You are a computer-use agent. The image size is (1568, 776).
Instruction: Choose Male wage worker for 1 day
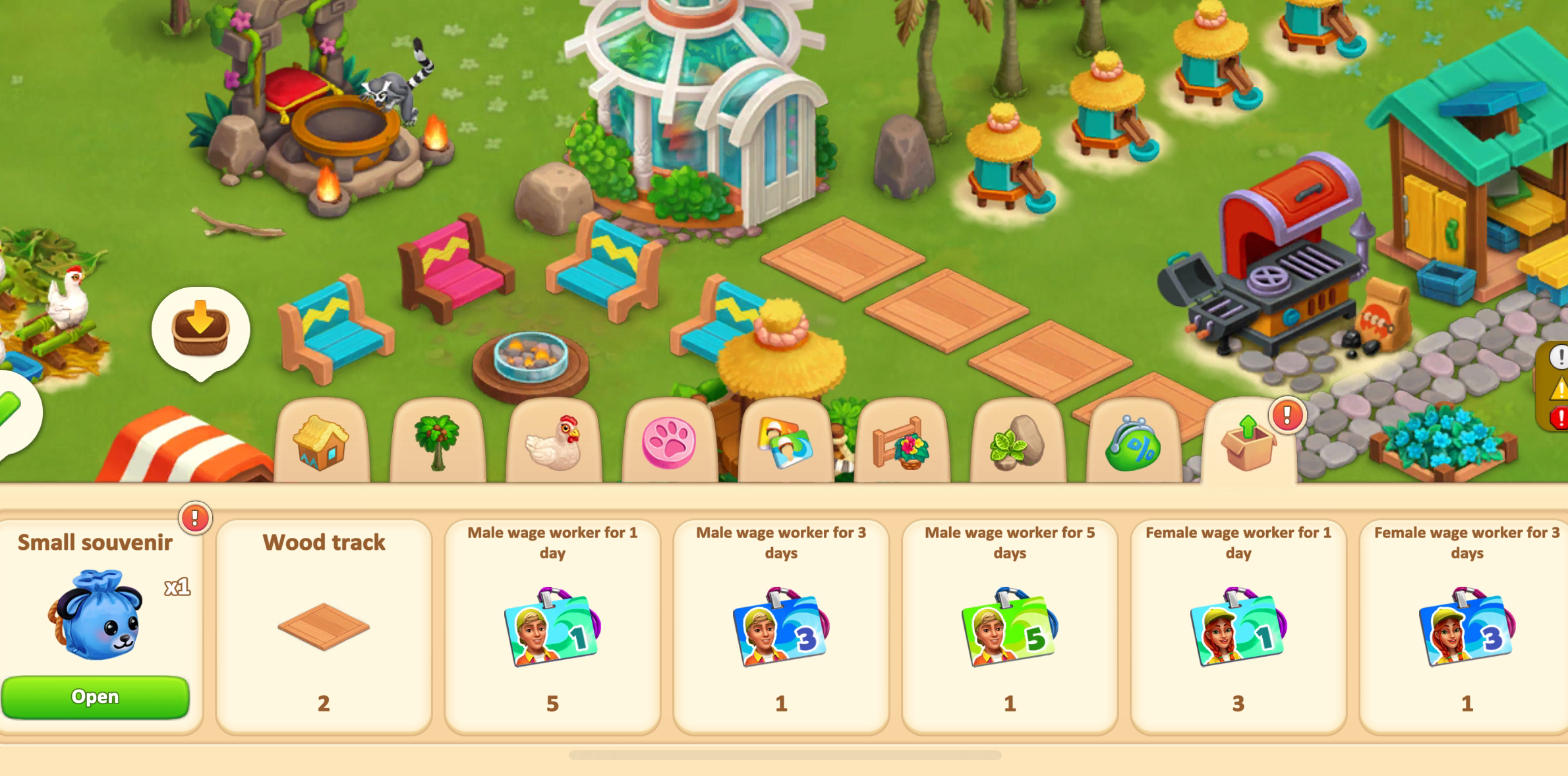pos(552,626)
